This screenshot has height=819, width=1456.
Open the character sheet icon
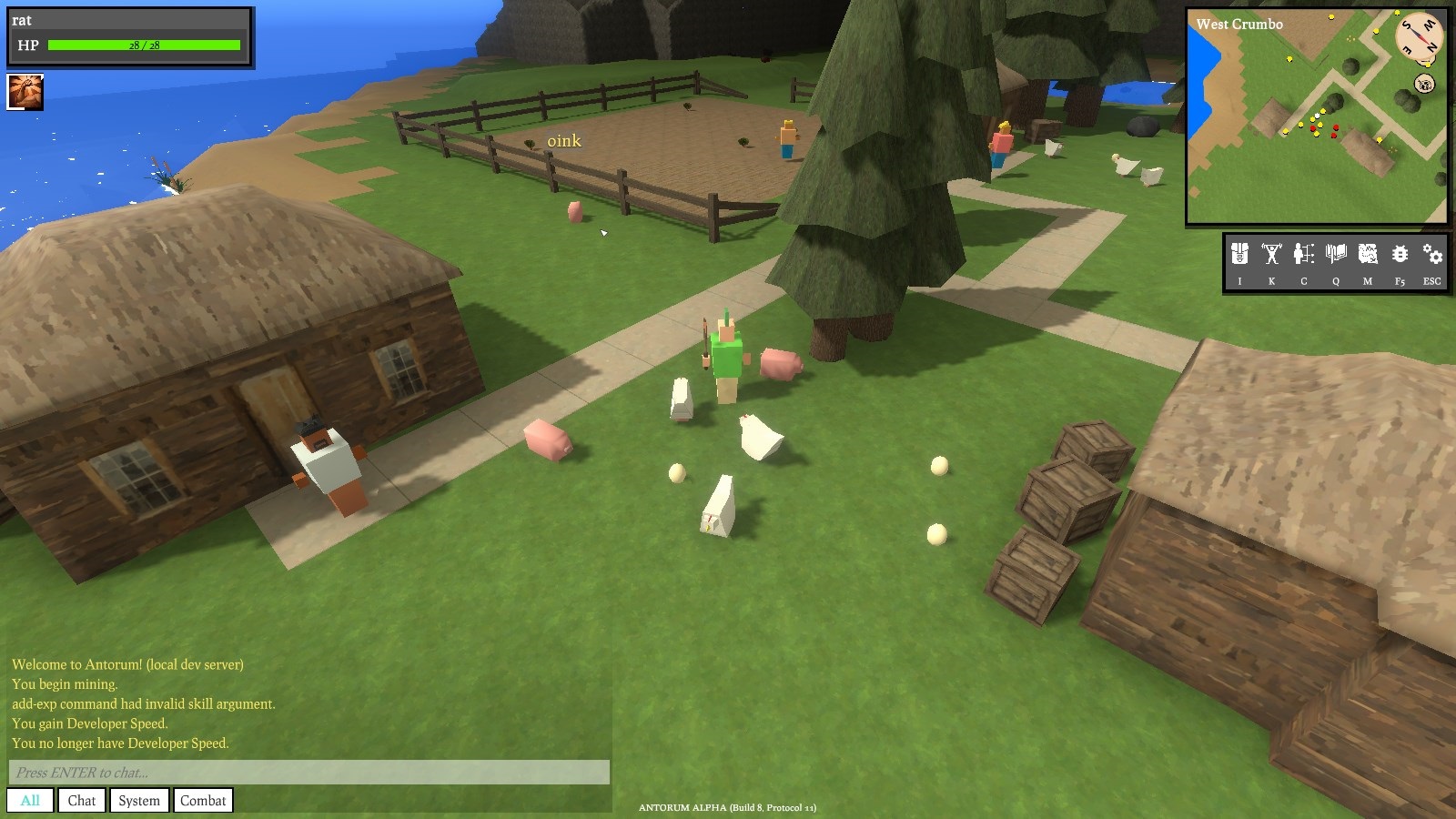[1303, 254]
